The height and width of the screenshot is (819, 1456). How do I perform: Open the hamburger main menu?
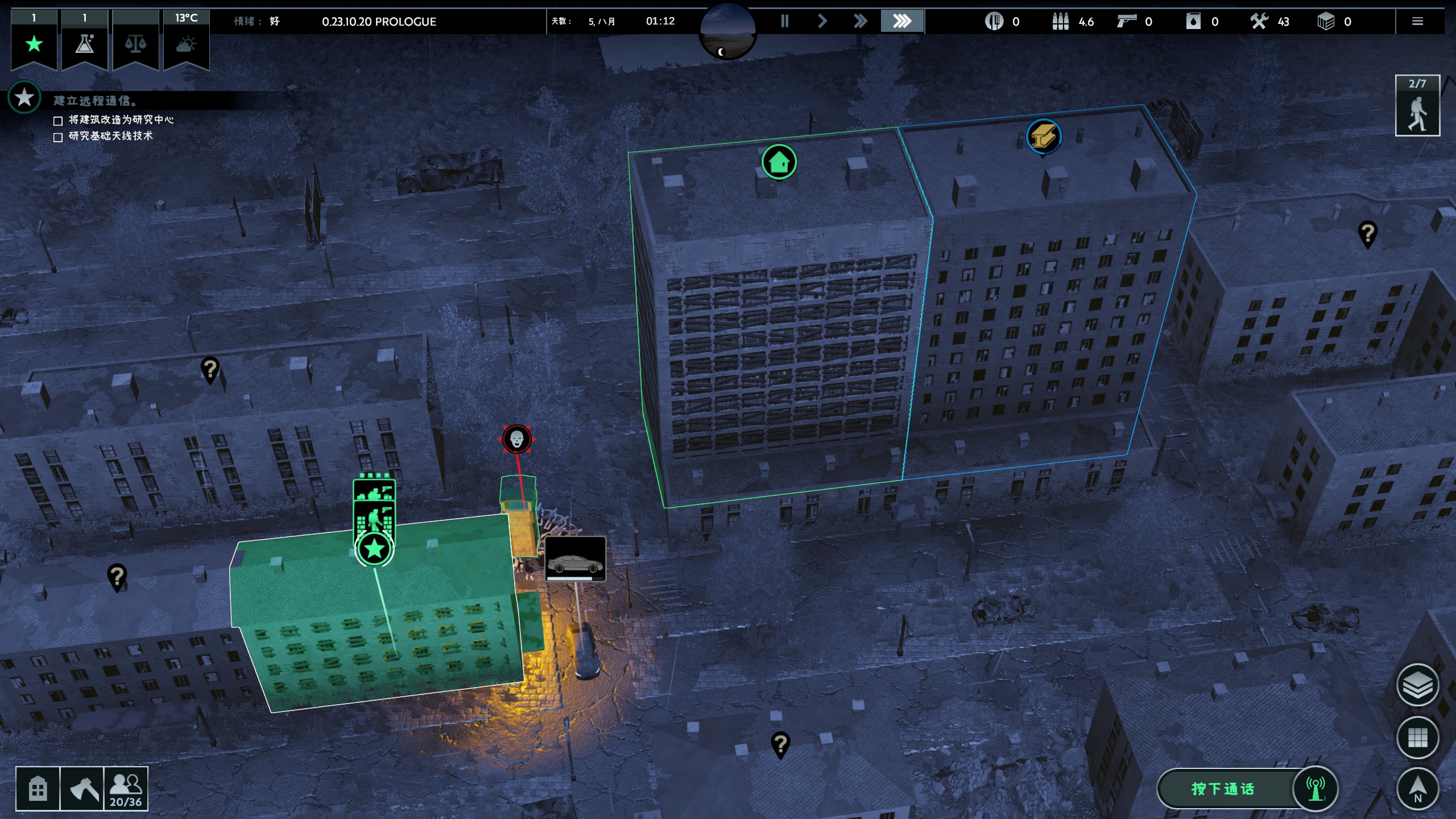coord(1417,22)
